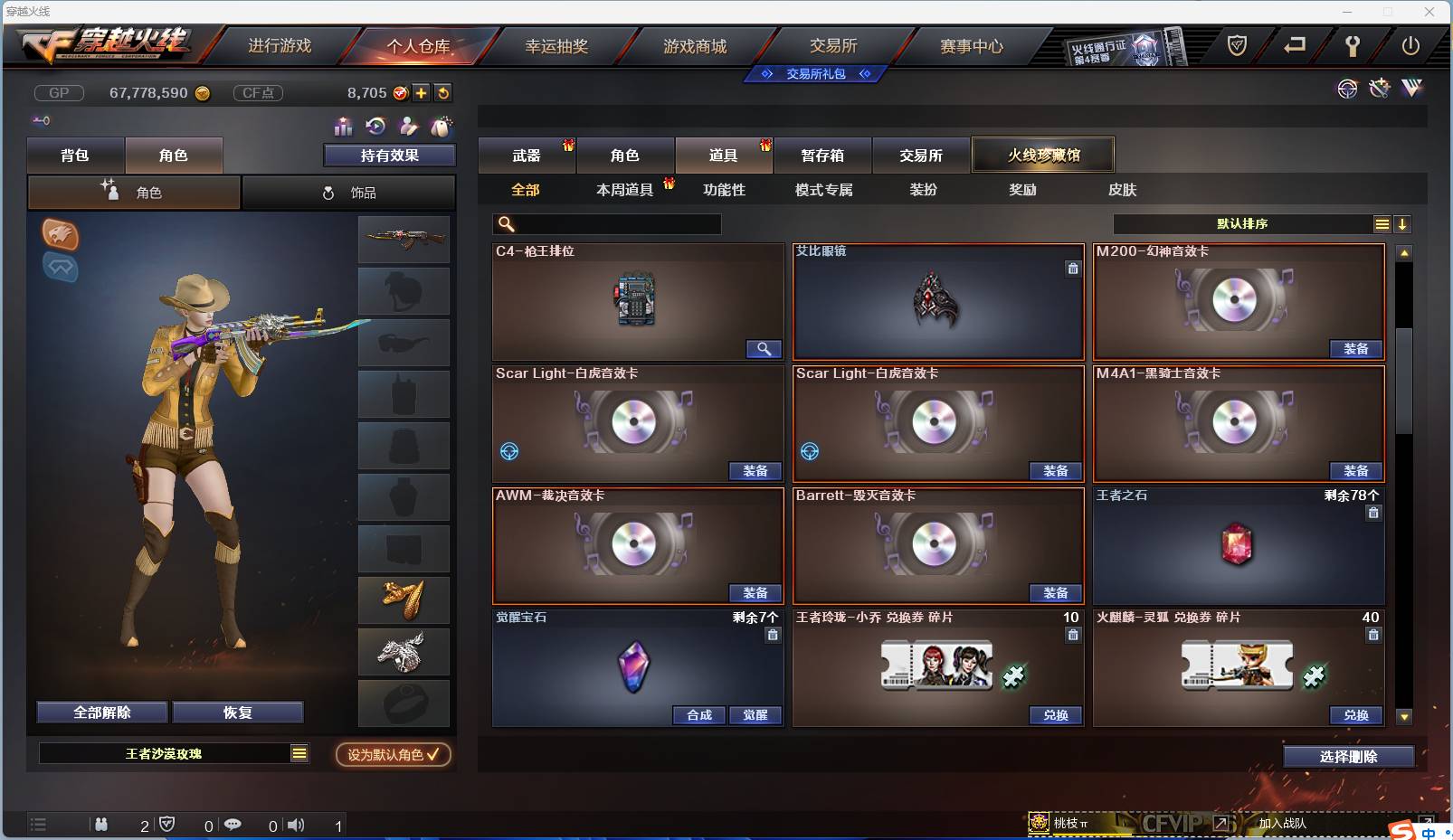This screenshot has width=1453, height=840.
Task: Switch to list view icon beside 默认排序
Action: coord(1382,224)
